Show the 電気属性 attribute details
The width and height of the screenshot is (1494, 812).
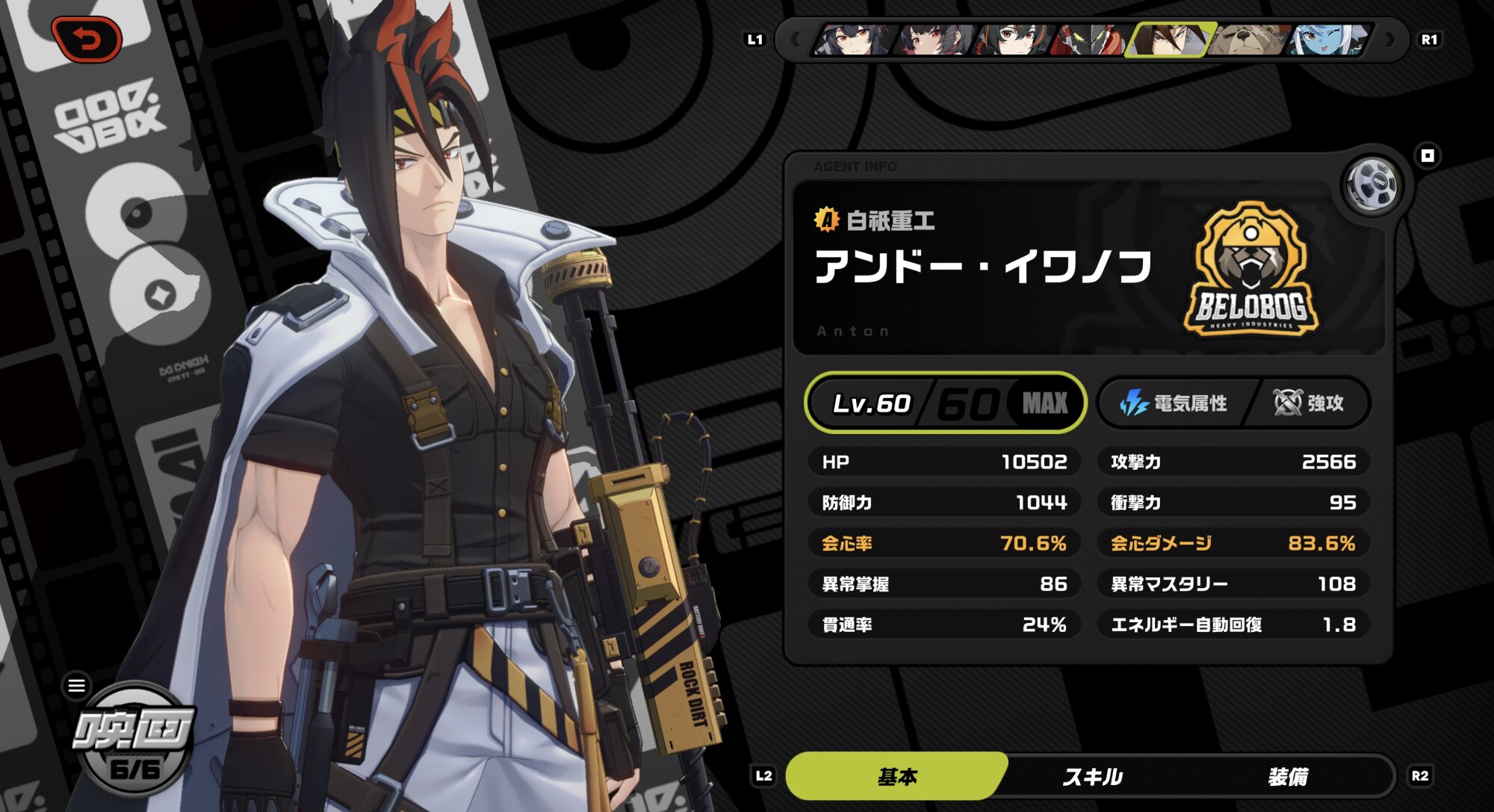click(1174, 403)
